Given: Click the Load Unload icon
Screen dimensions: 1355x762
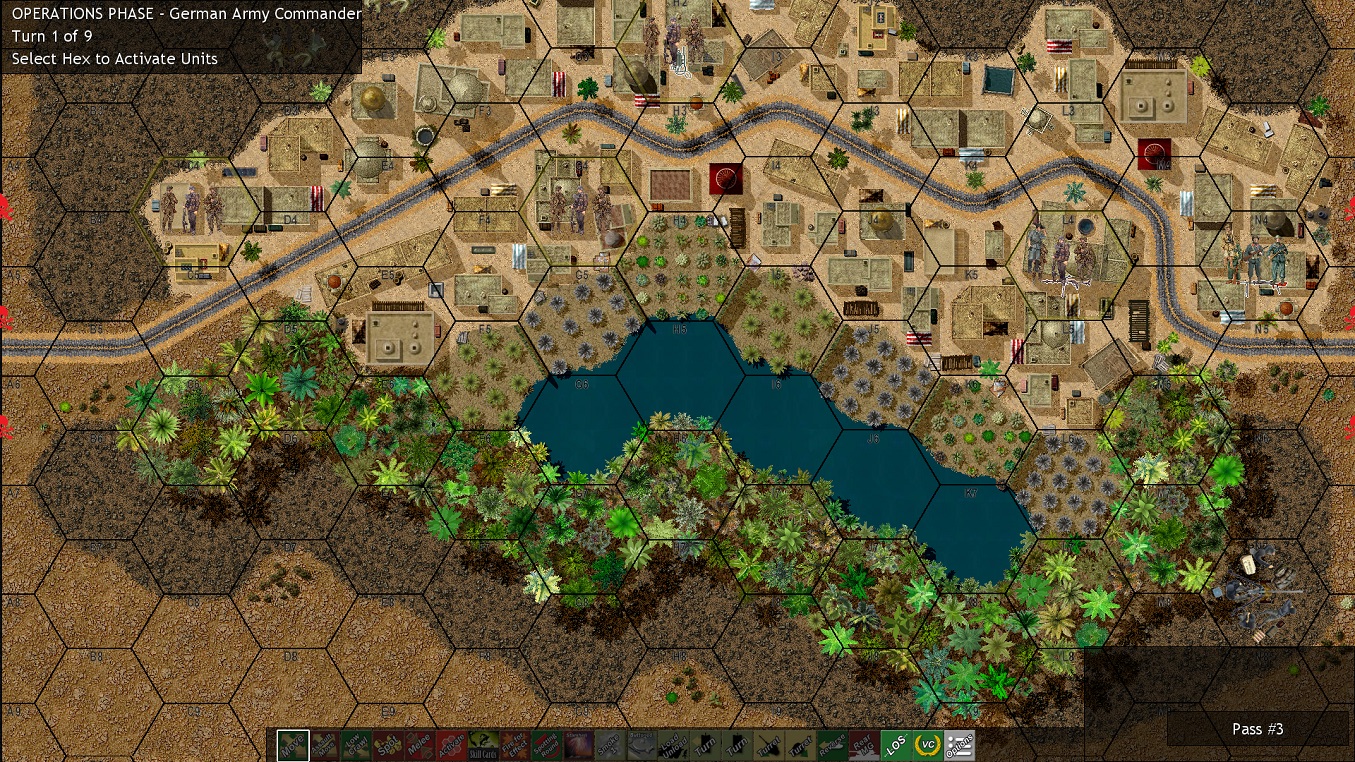Looking at the screenshot, I should 673,745.
